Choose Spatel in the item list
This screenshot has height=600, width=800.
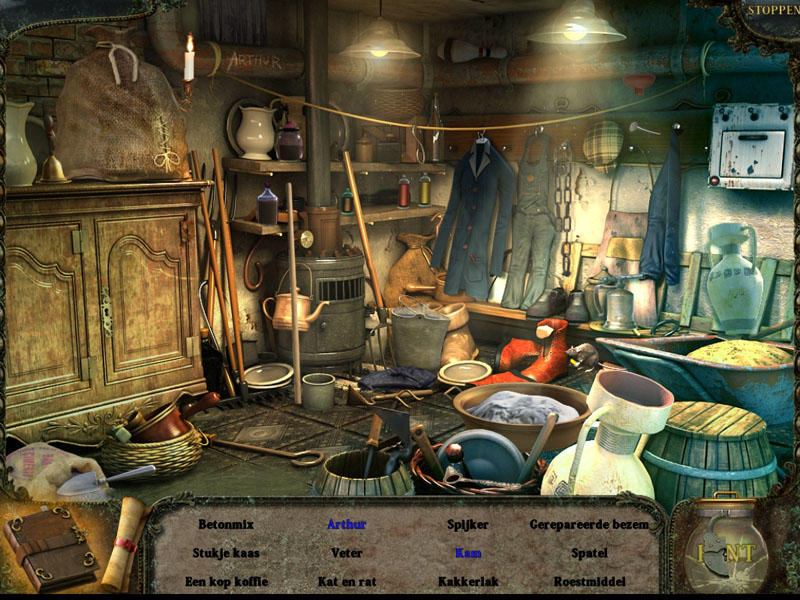click(x=589, y=552)
